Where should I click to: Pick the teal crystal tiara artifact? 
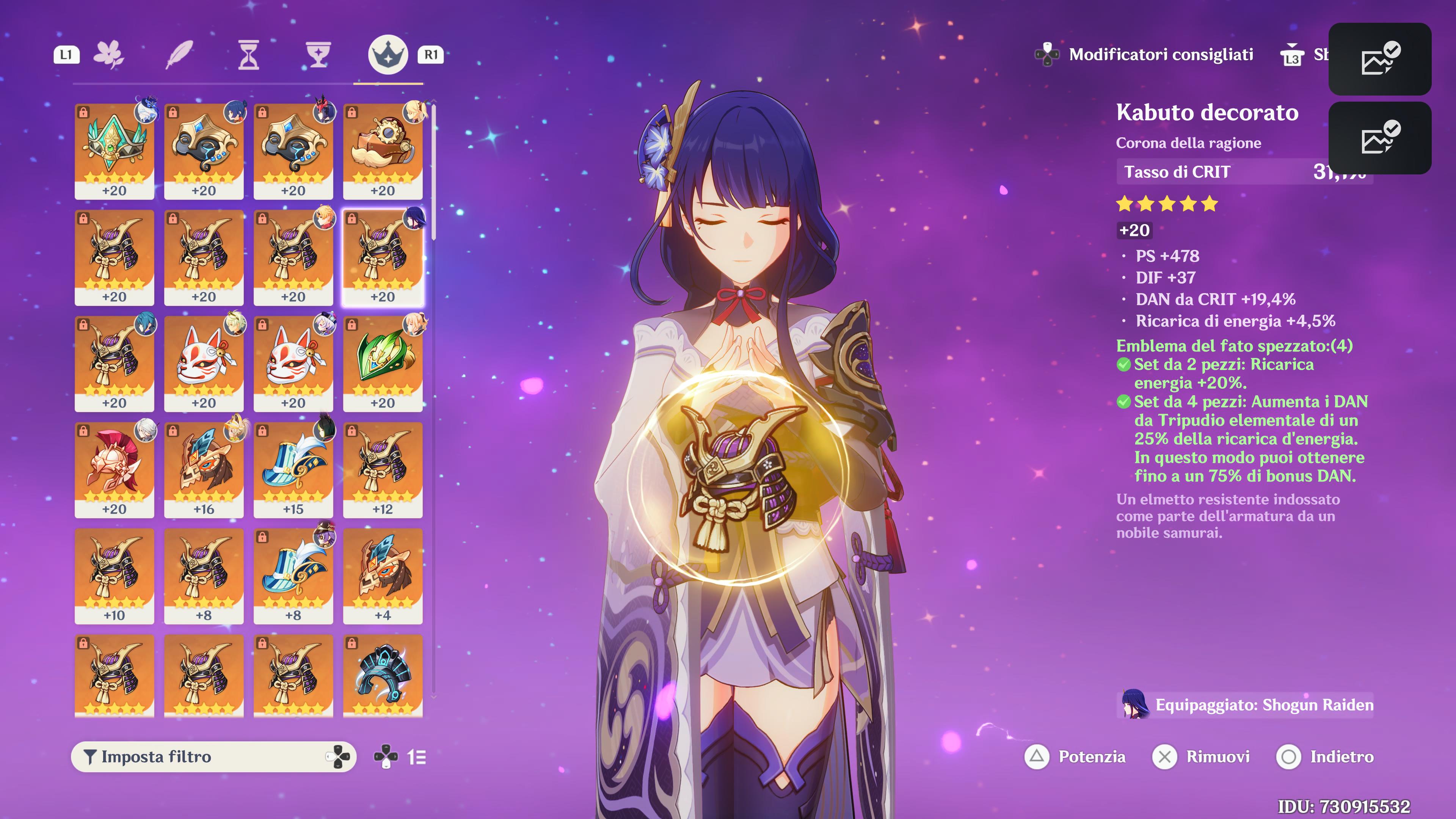(x=114, y=151)
